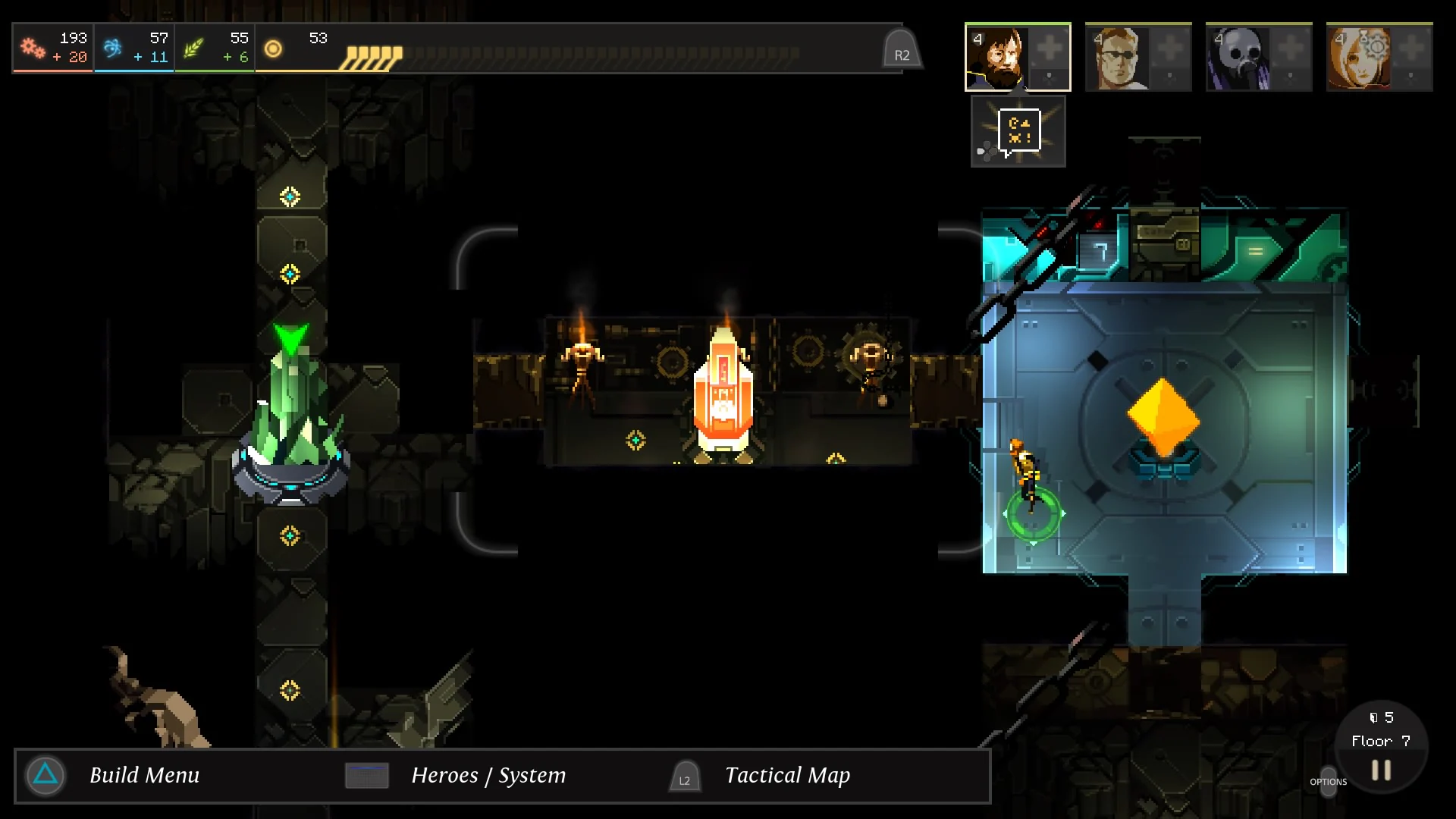
Task: Click the Floor 7 indicator
Action: coord(1380,741)
